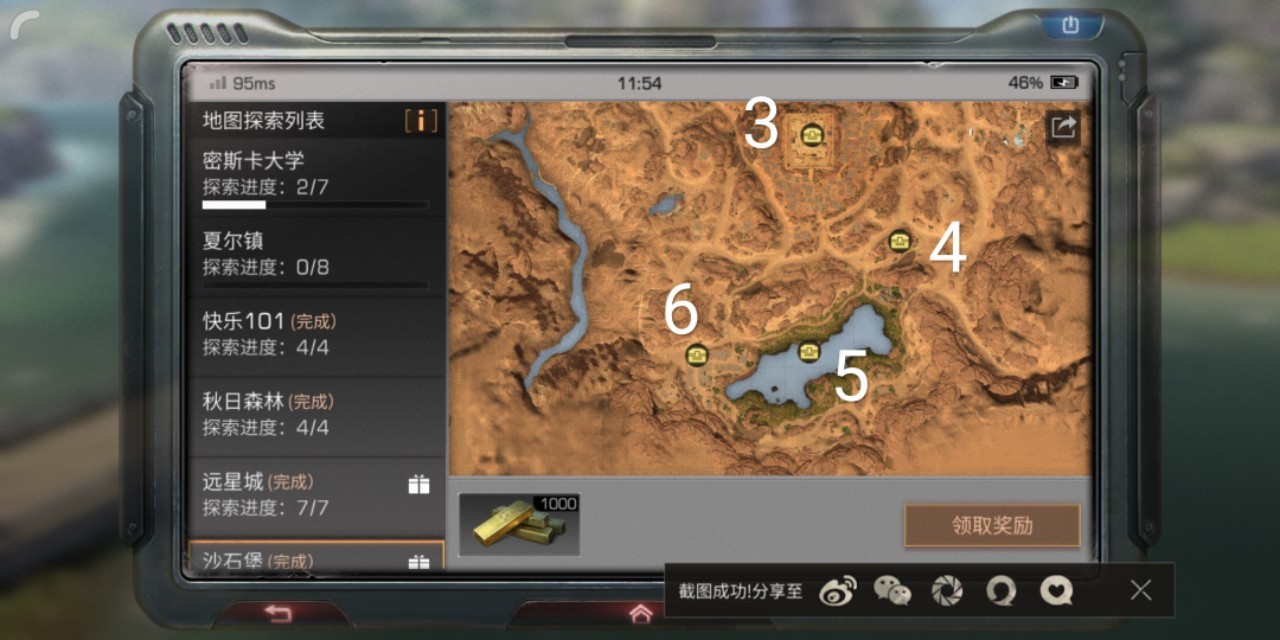
Task: Share the screenshot to Weibo
Action: click(837, 591)
